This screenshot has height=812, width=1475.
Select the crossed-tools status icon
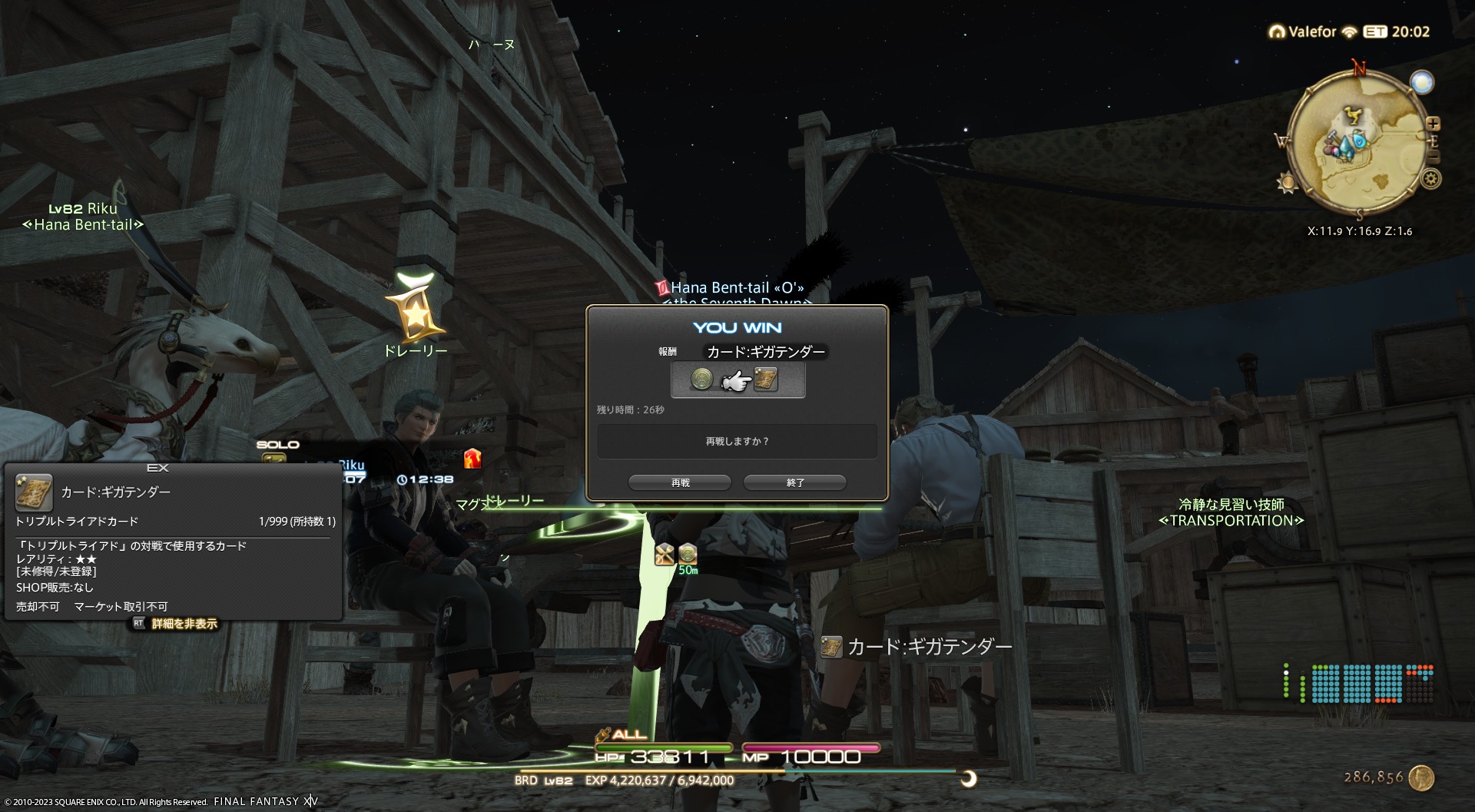tap(665, 554)
